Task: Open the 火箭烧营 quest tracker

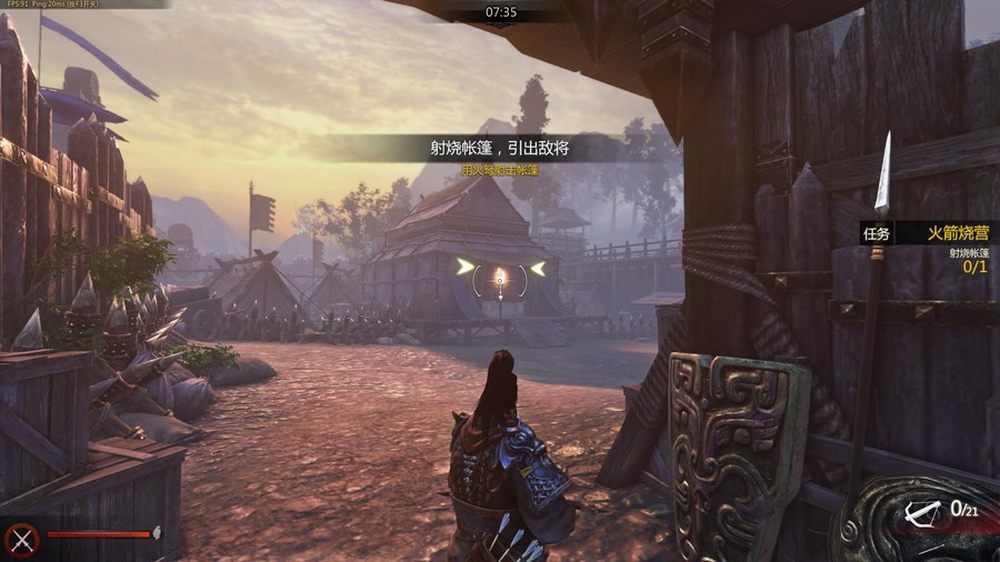Action: click(957, 233)
